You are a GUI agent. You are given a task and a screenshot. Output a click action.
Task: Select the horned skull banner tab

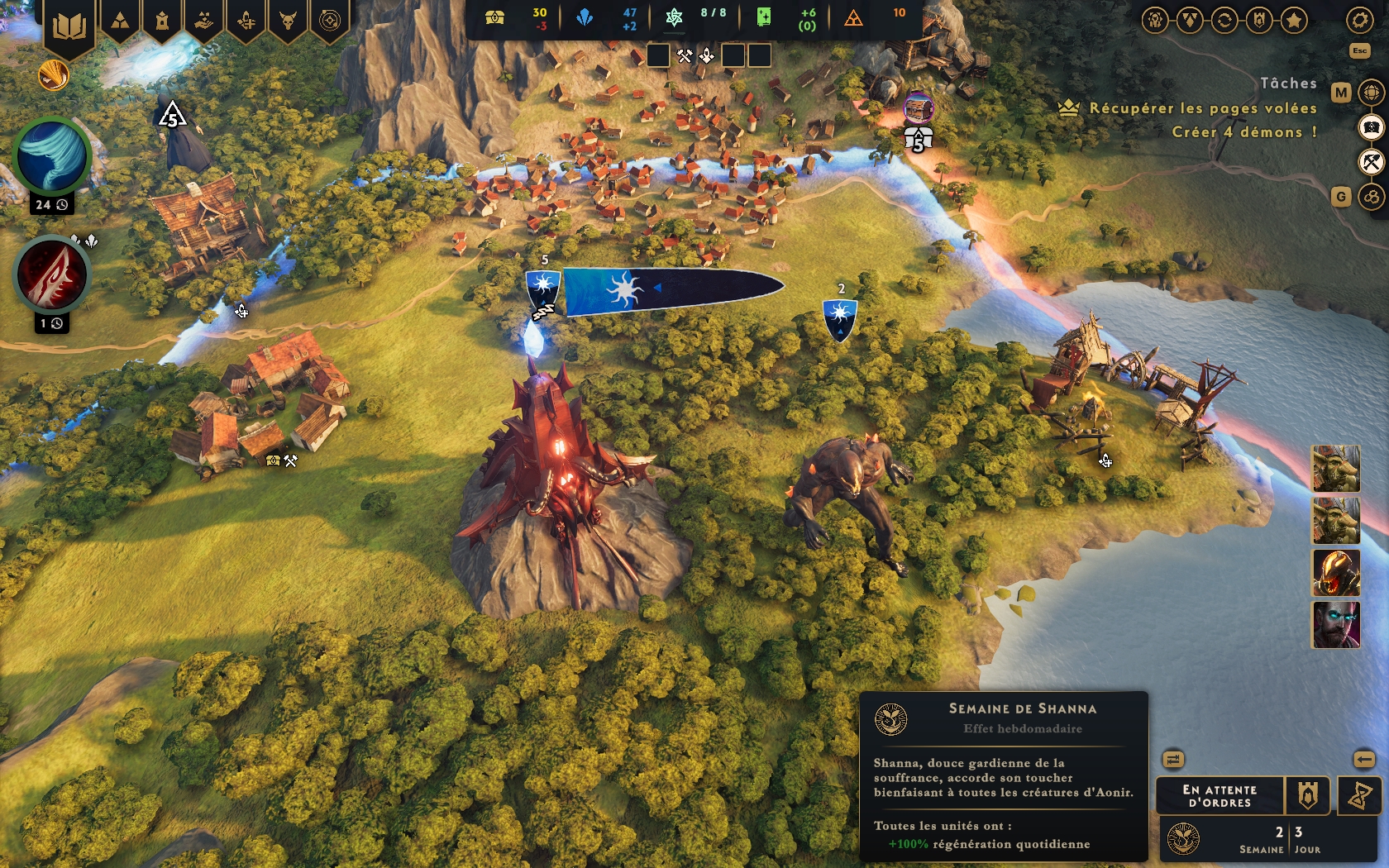click(x=288, y=20)
